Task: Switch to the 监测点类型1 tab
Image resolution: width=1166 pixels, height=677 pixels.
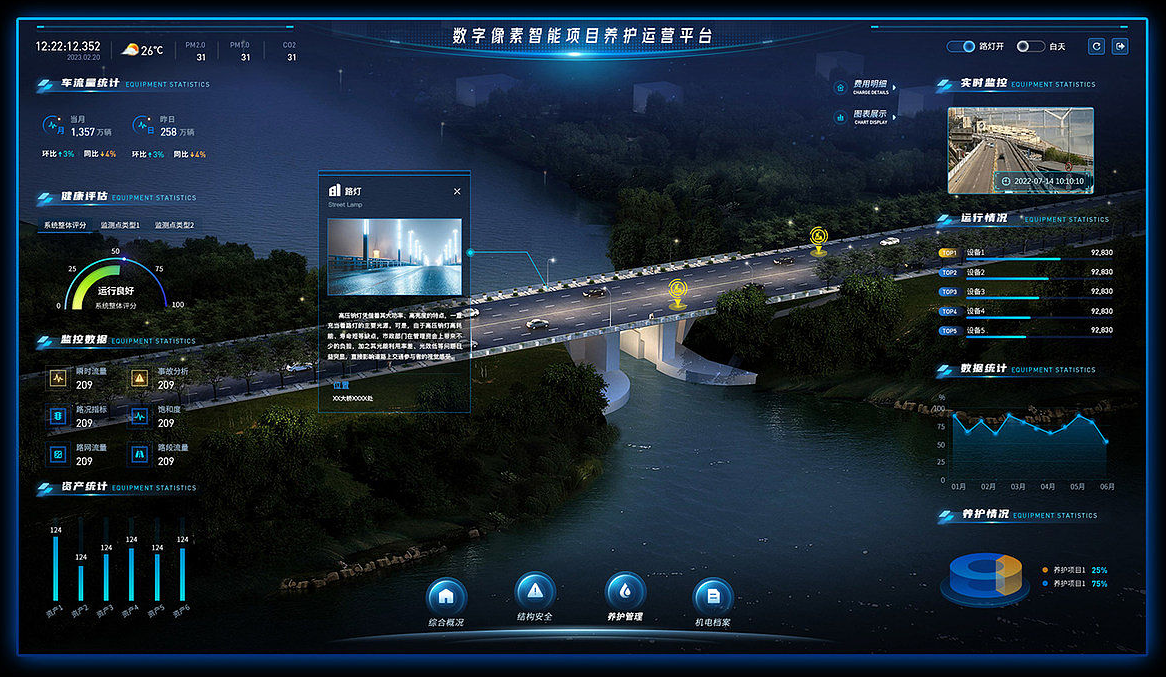Action: (x=120, y=225)
